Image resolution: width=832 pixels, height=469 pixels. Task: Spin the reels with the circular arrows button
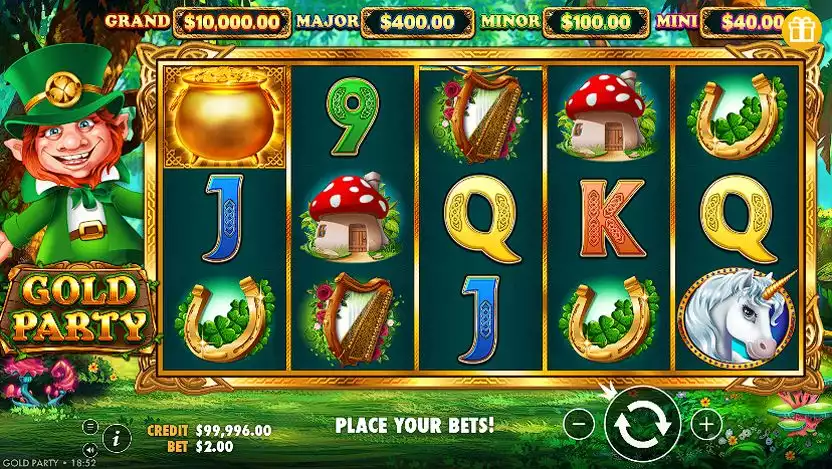642,424
